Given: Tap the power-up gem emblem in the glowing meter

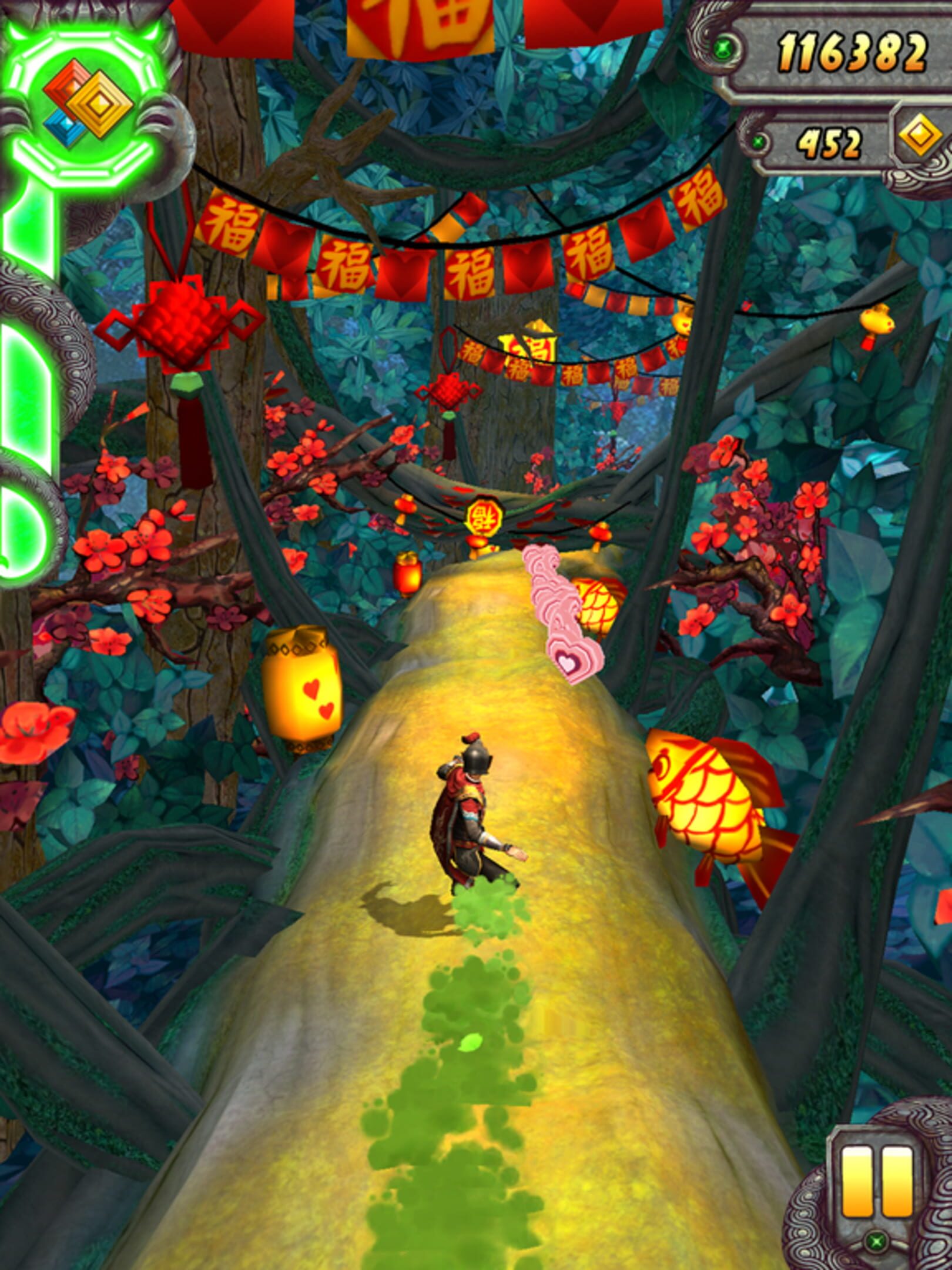Looking at the screenshot, I should coord(89,101).
